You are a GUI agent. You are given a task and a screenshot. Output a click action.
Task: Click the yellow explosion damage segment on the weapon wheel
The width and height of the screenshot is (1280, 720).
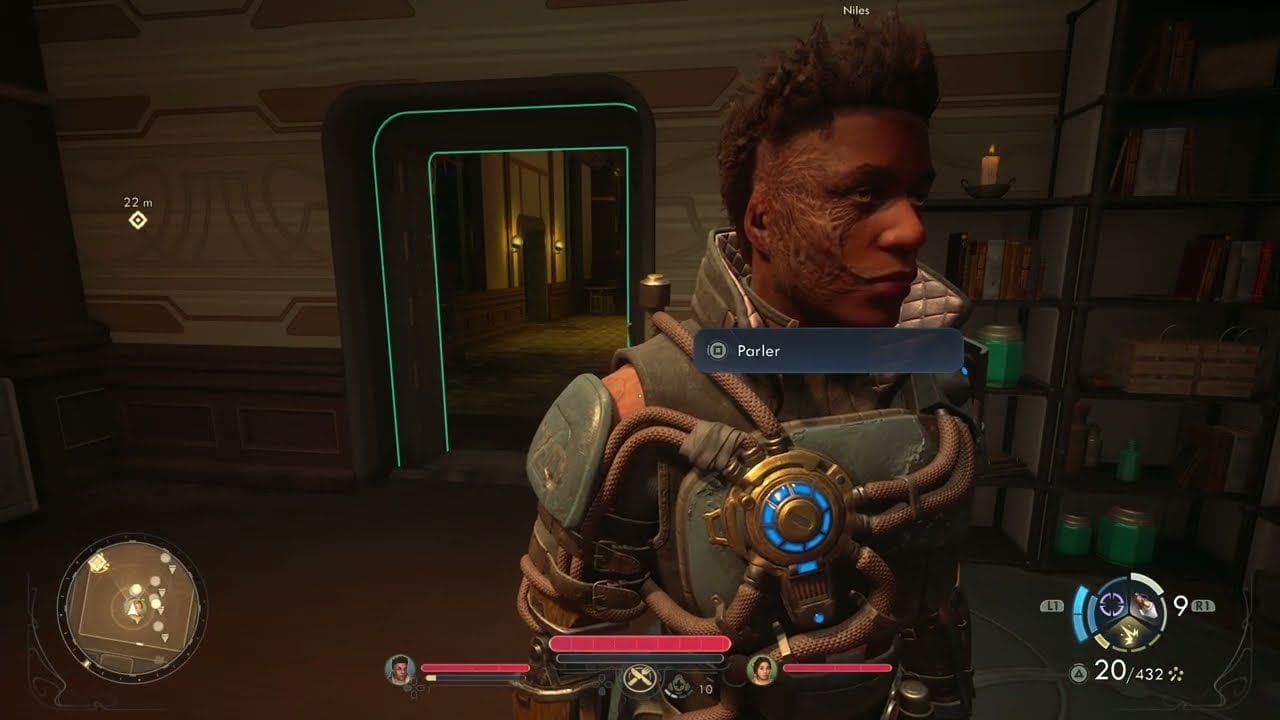pyautogui.click(x=1130, y=632)
